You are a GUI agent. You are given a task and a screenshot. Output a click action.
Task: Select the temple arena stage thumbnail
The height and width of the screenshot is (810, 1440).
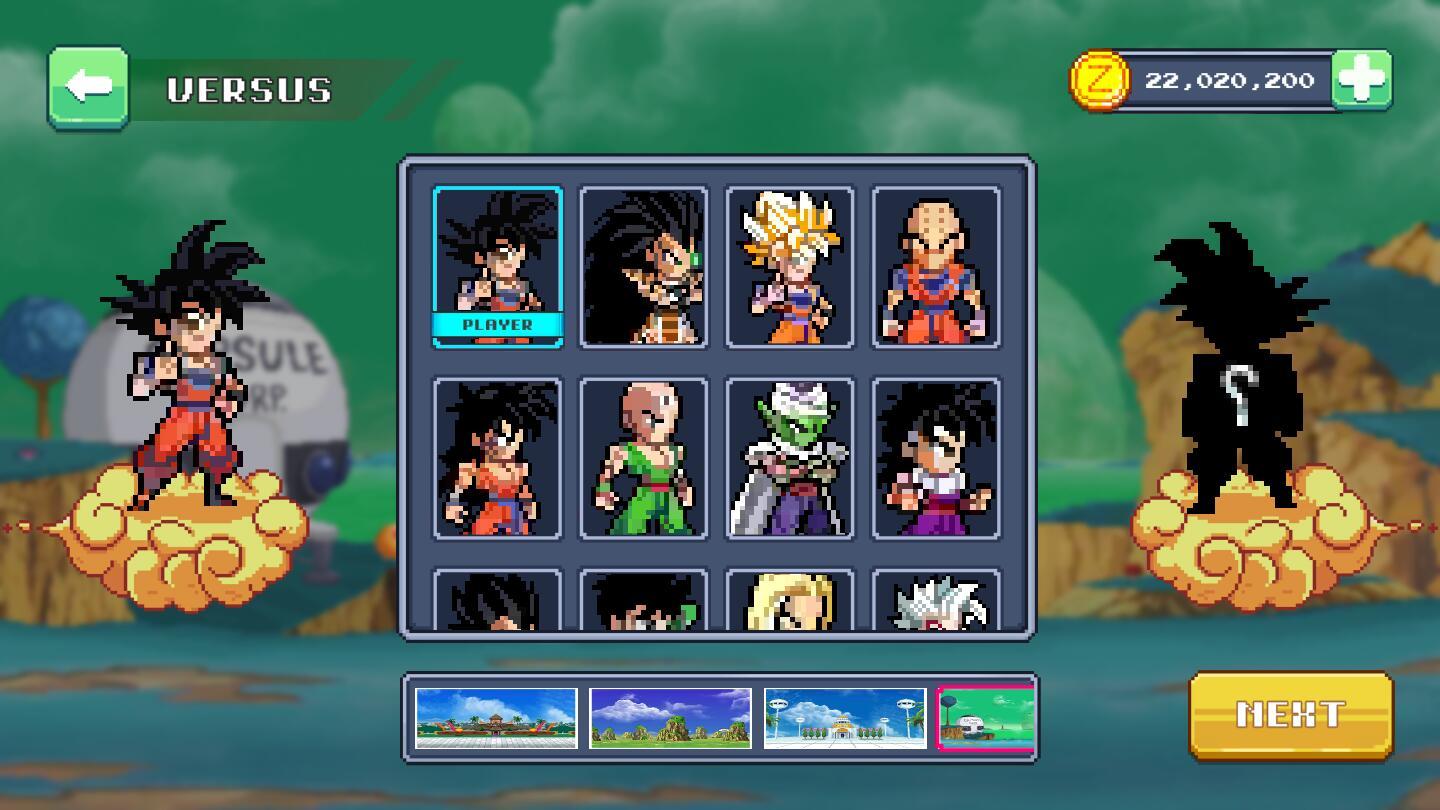(496, 718)
